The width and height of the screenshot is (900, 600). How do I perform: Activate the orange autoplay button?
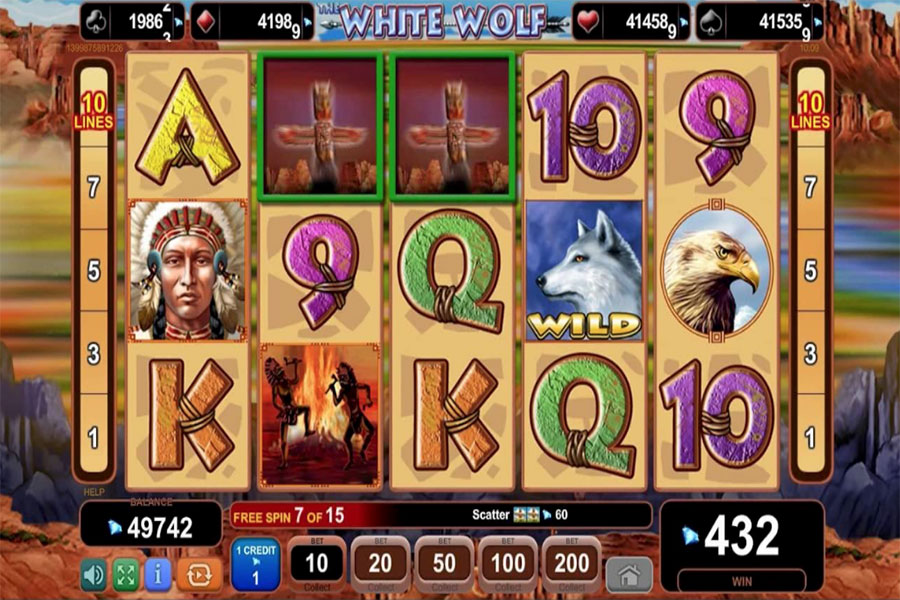tap(198, 574)
